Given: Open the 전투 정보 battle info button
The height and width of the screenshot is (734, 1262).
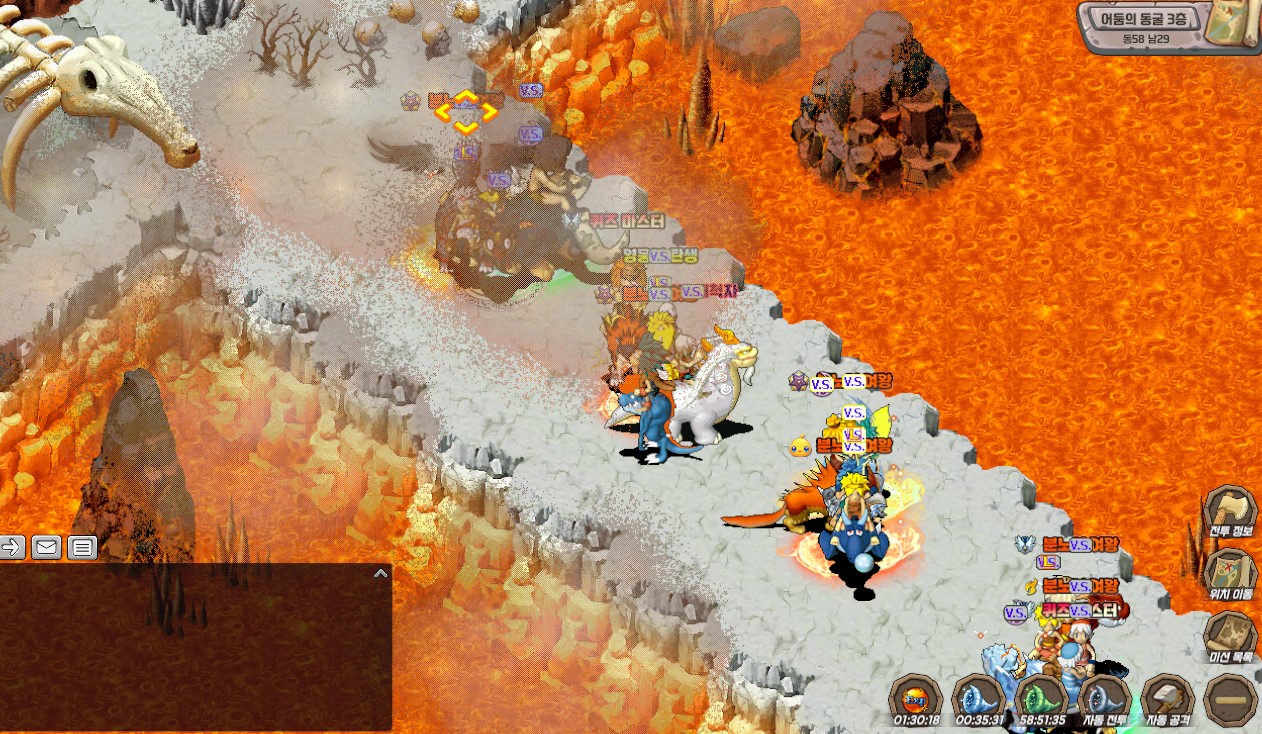Looking at the screenshot, I should point(1229,512).
